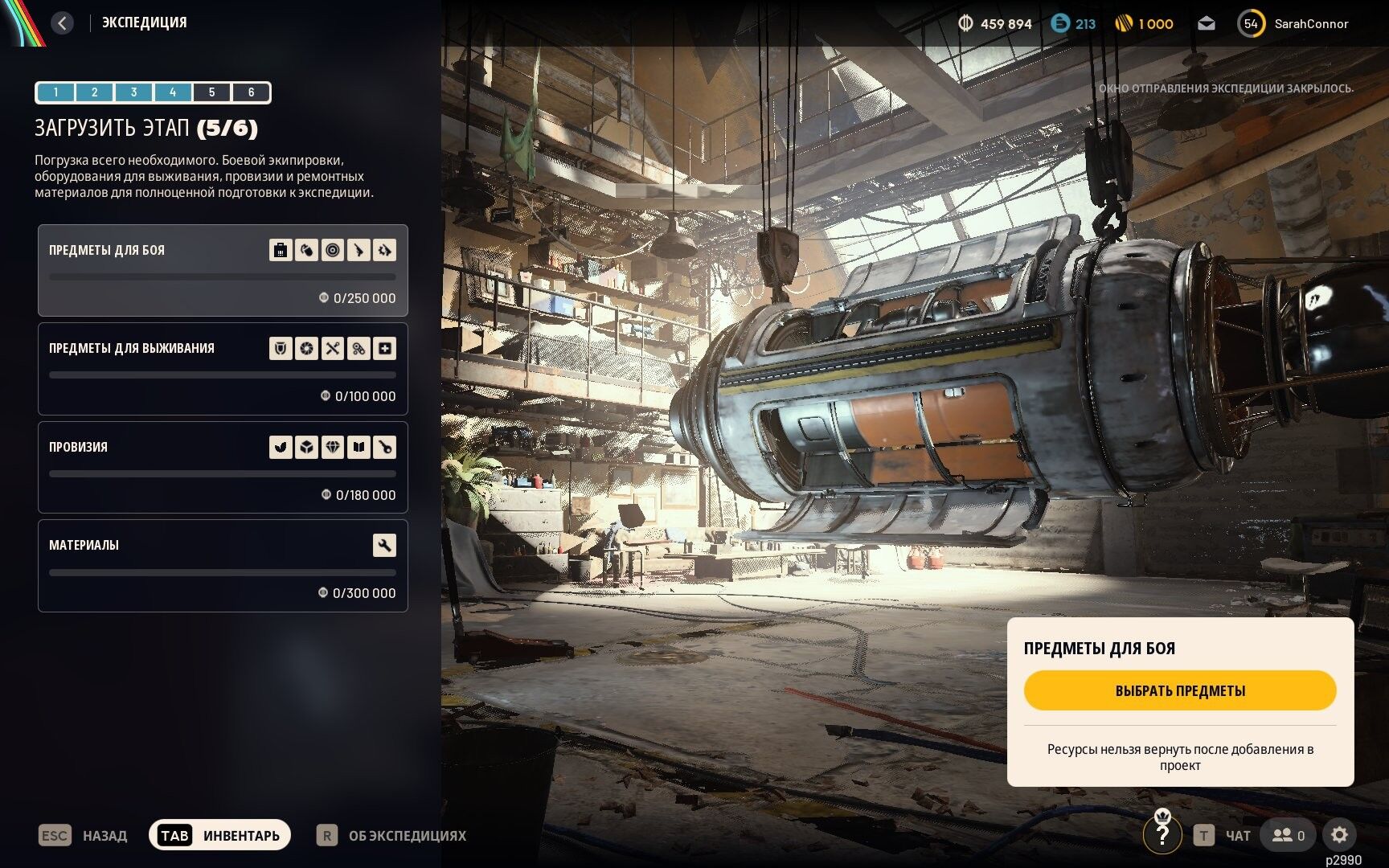The image size is (1389, 868).
Task: Open the Инвентарь inventory screen
Action: pyautogui.click(x=219, y=836)
